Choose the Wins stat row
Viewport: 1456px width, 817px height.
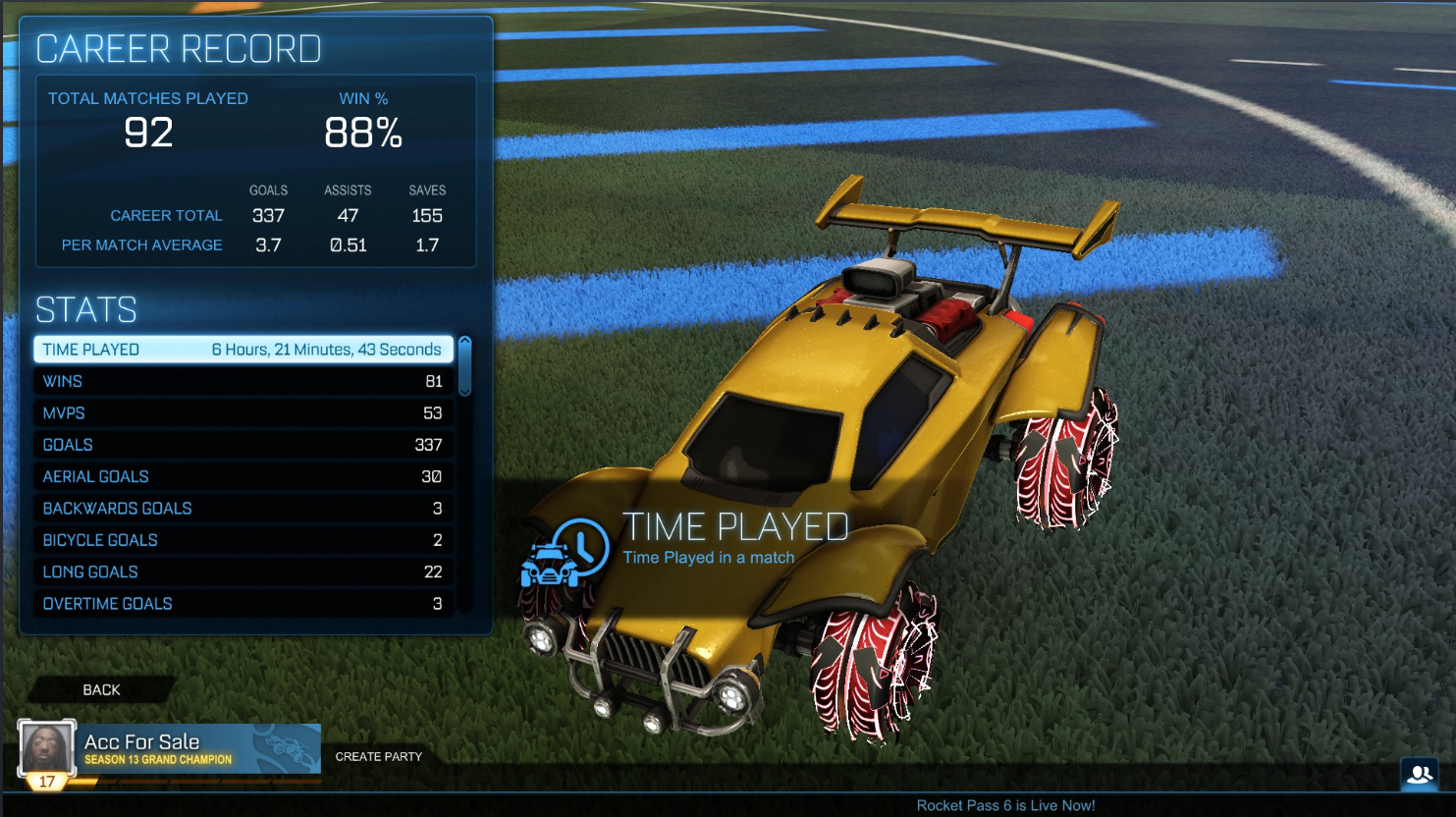[243, 381]
